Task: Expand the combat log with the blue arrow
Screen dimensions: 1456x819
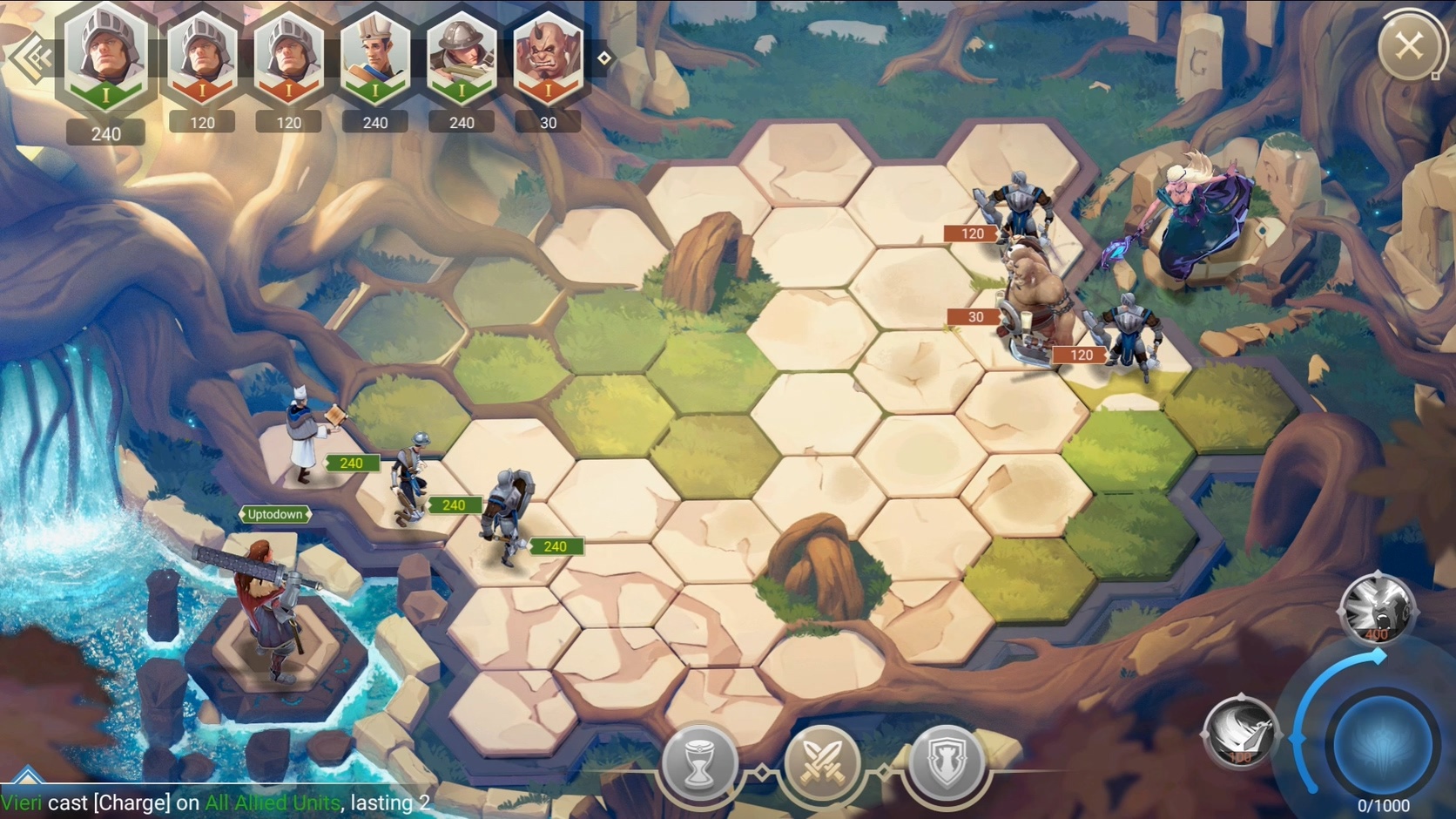Action: [28, 774]
